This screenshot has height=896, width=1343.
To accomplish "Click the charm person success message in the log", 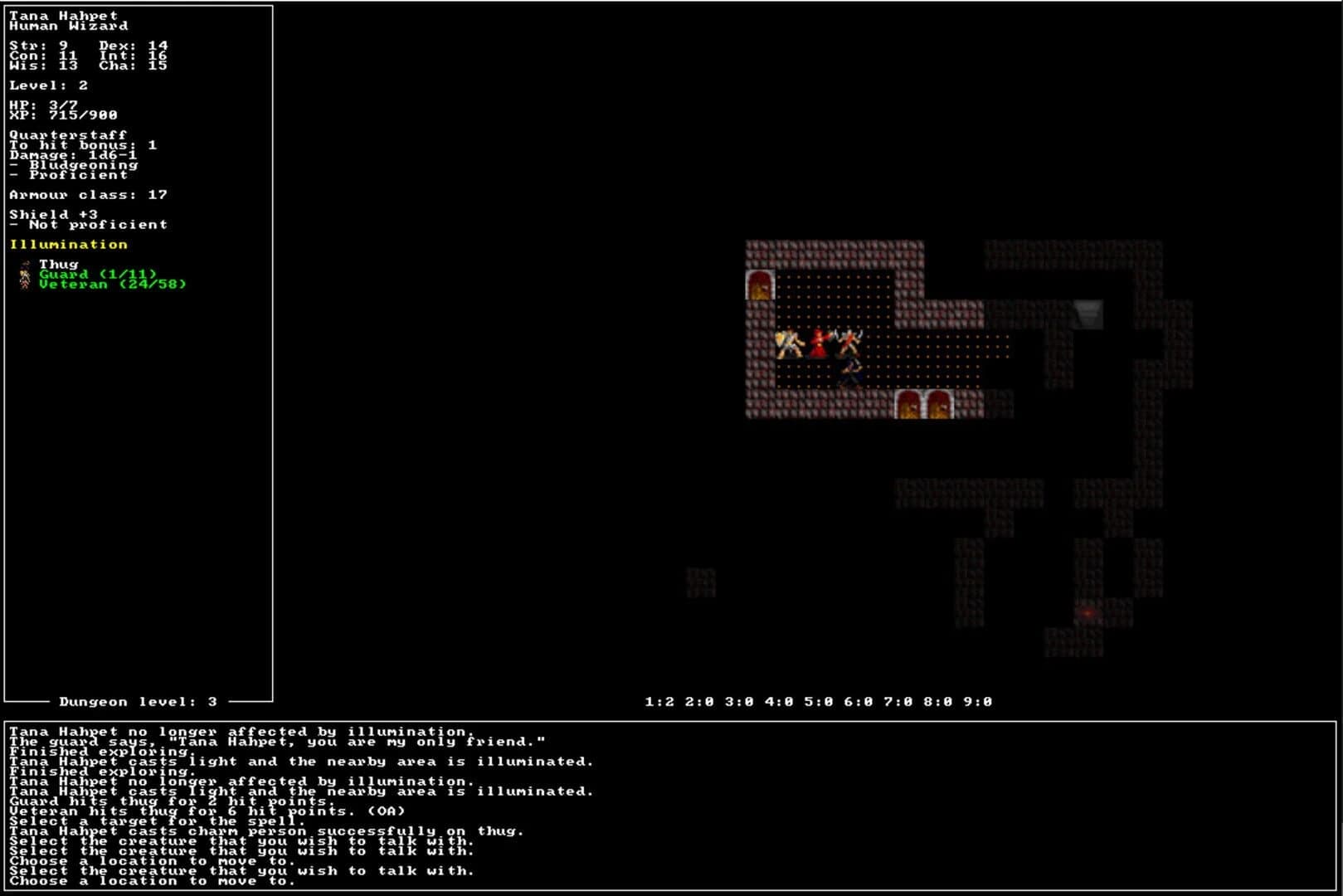I will pos(265,830).
